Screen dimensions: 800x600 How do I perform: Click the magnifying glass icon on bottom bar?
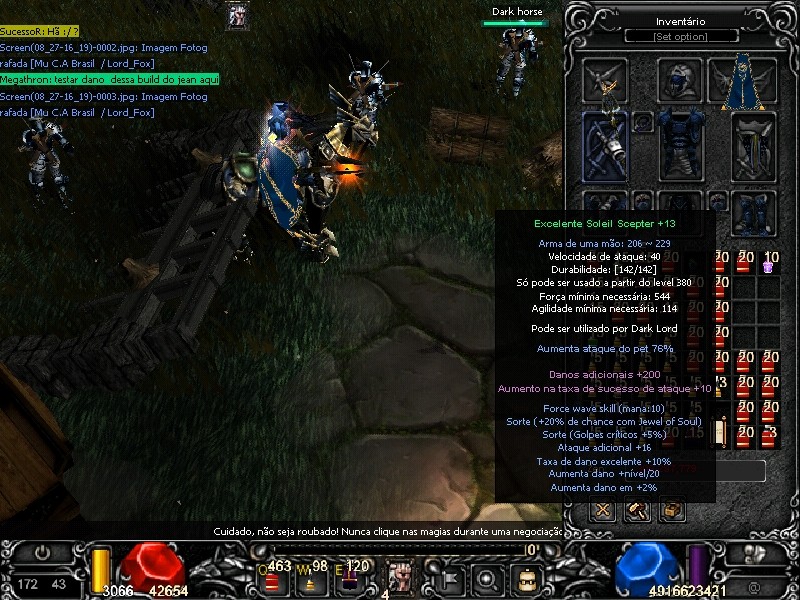pos(488,577)
